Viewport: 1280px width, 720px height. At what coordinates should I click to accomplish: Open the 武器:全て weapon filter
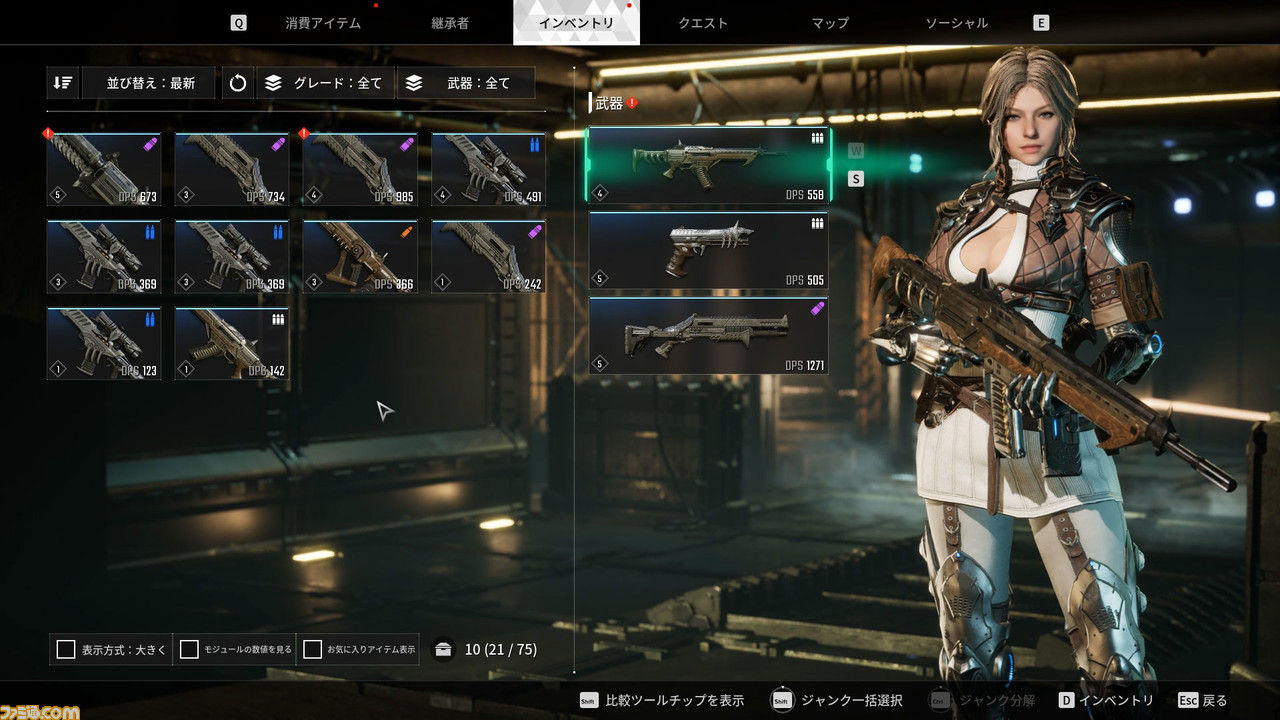[466, 83]
